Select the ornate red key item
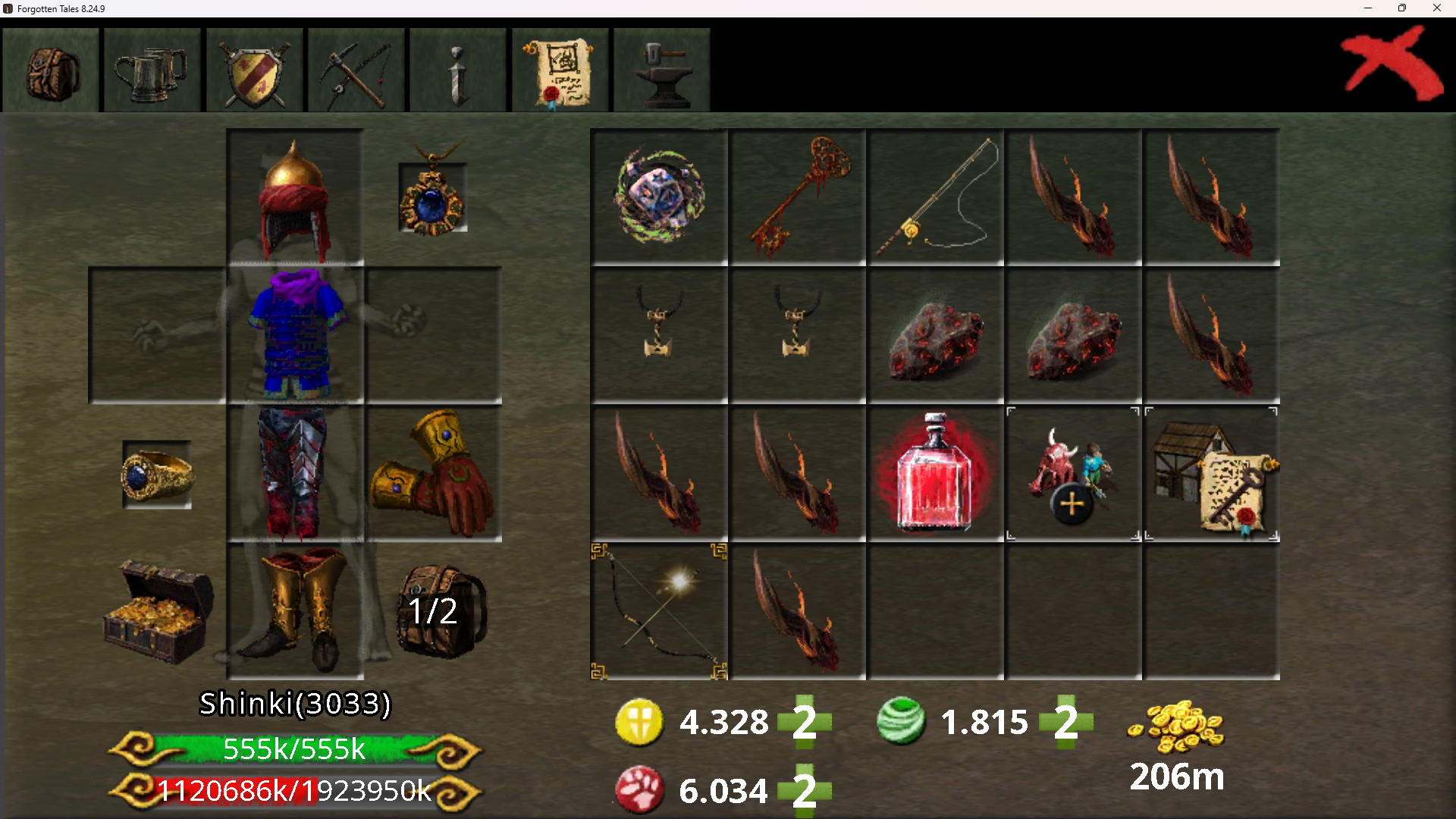The image size is (1456, 819). point(798,197)
